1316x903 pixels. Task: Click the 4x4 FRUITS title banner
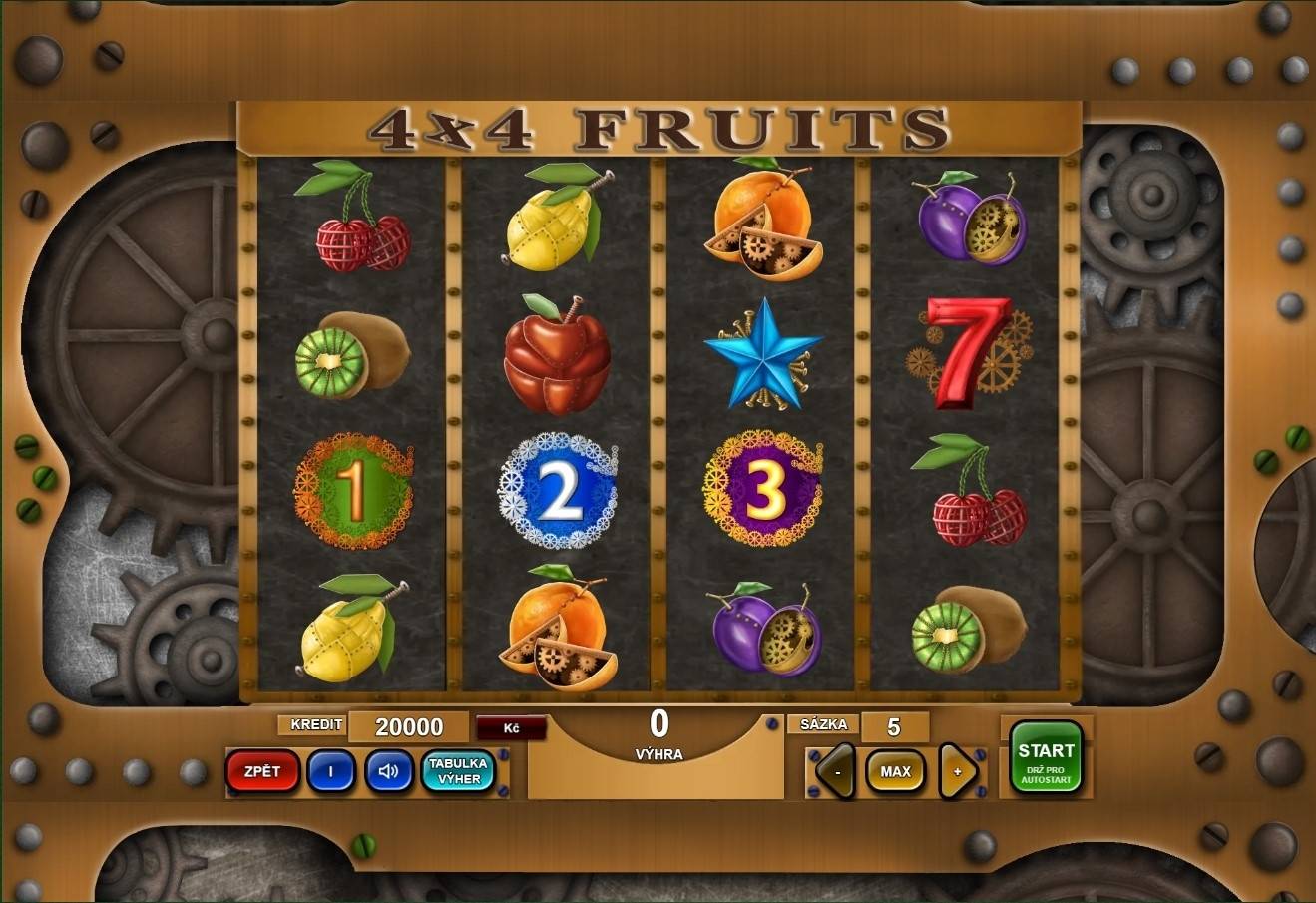[658, 126]
